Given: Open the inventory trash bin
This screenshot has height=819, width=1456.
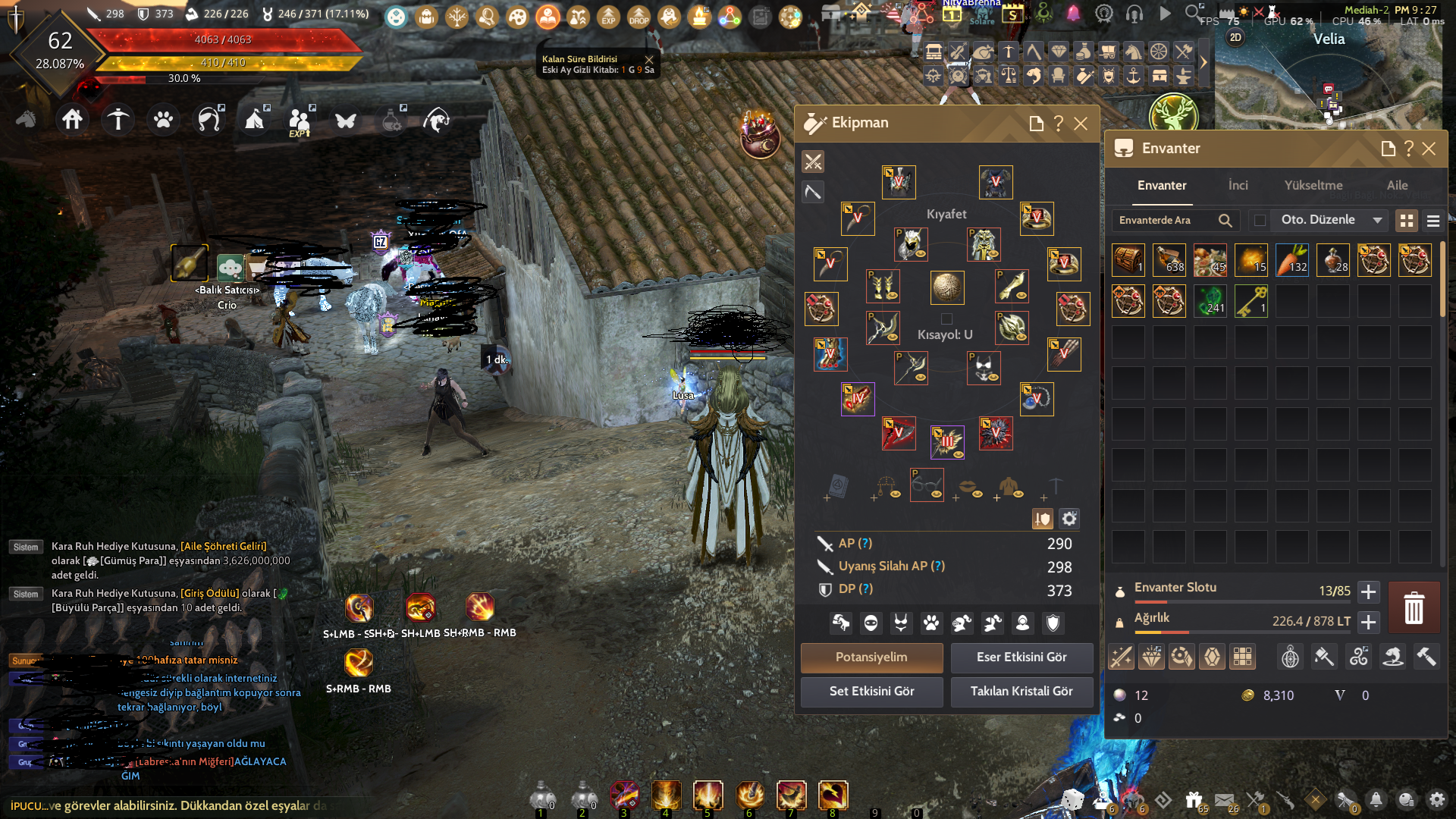Looking at the screenshot, I should click(1414, 608).
